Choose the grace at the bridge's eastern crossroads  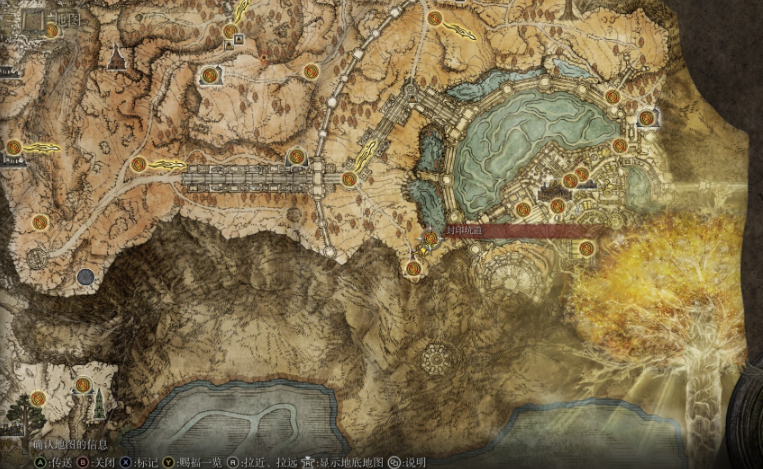point(349,179)
